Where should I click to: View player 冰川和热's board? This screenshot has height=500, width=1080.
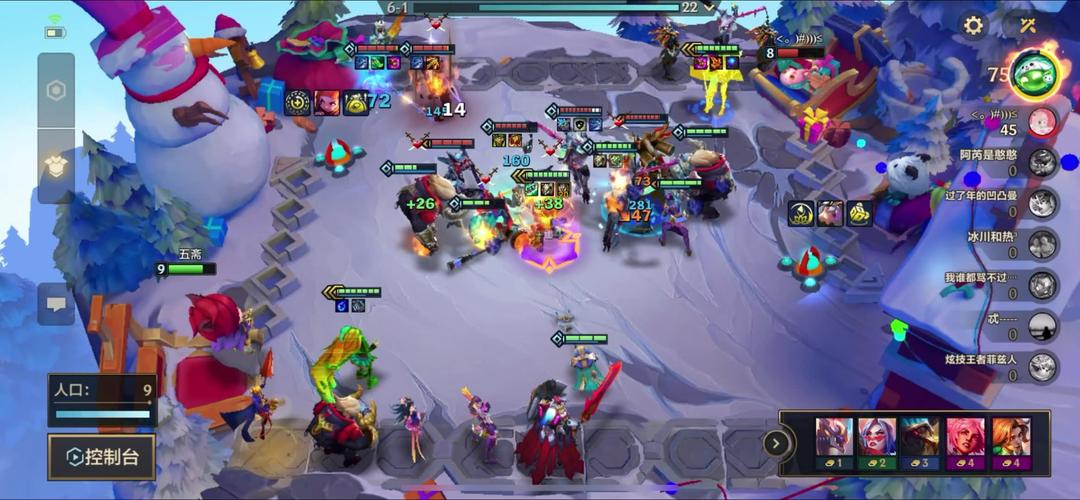pyautogui.click(x=1043, y=245)
